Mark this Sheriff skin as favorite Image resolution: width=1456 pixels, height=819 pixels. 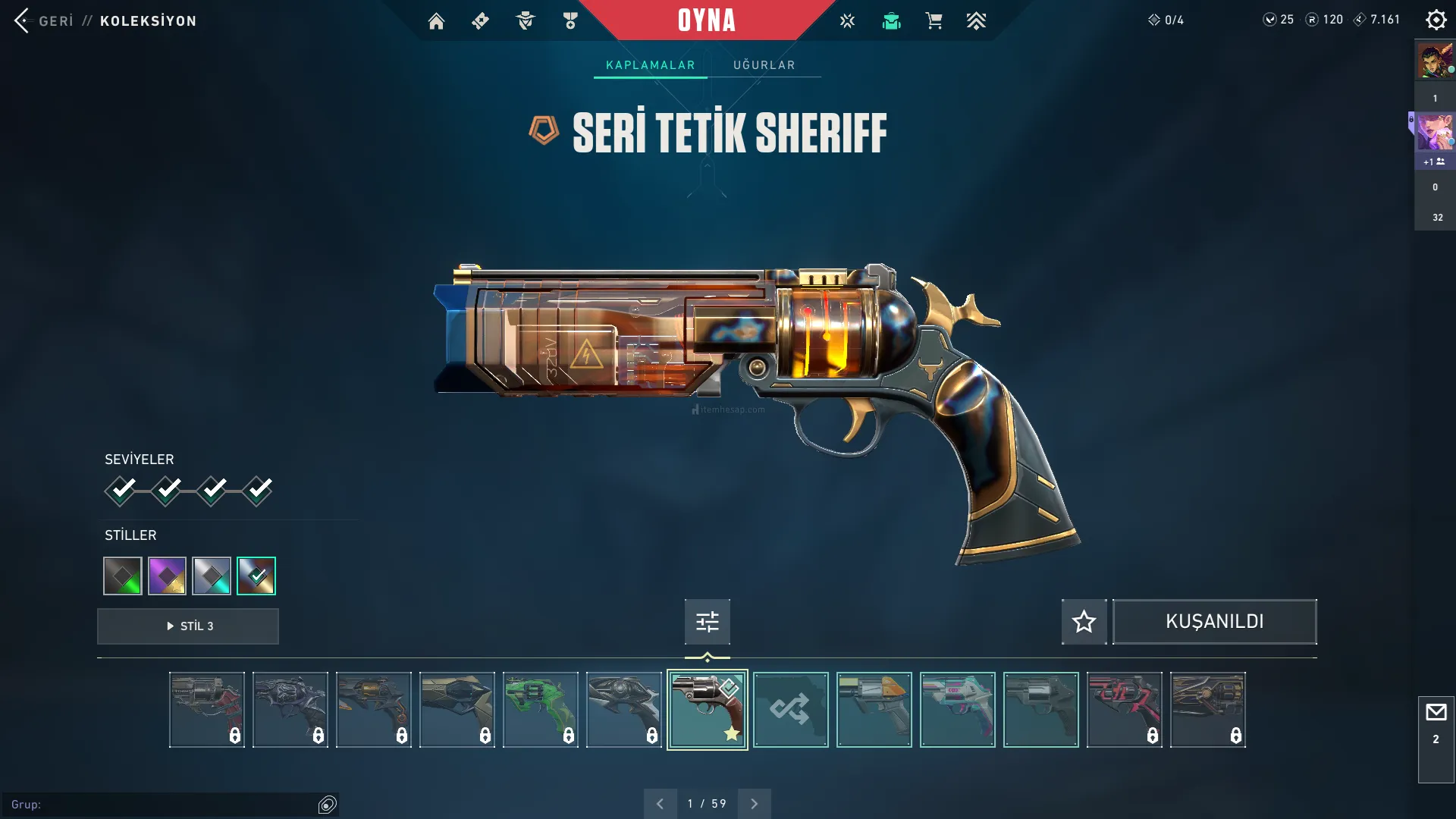pyautogui.click(x=1084, y=622)
